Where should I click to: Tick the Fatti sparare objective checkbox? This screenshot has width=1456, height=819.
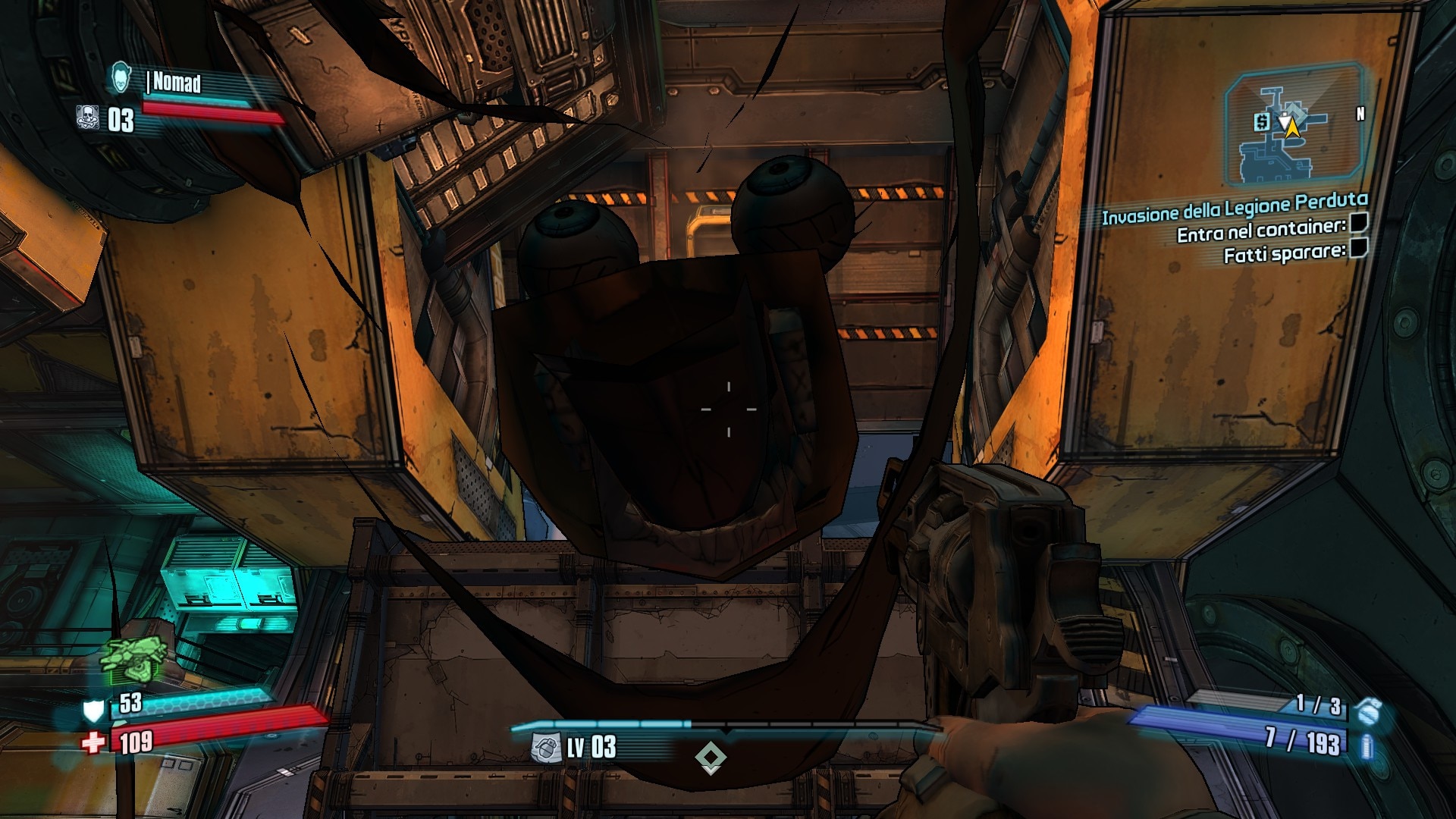click(1358, 247)
